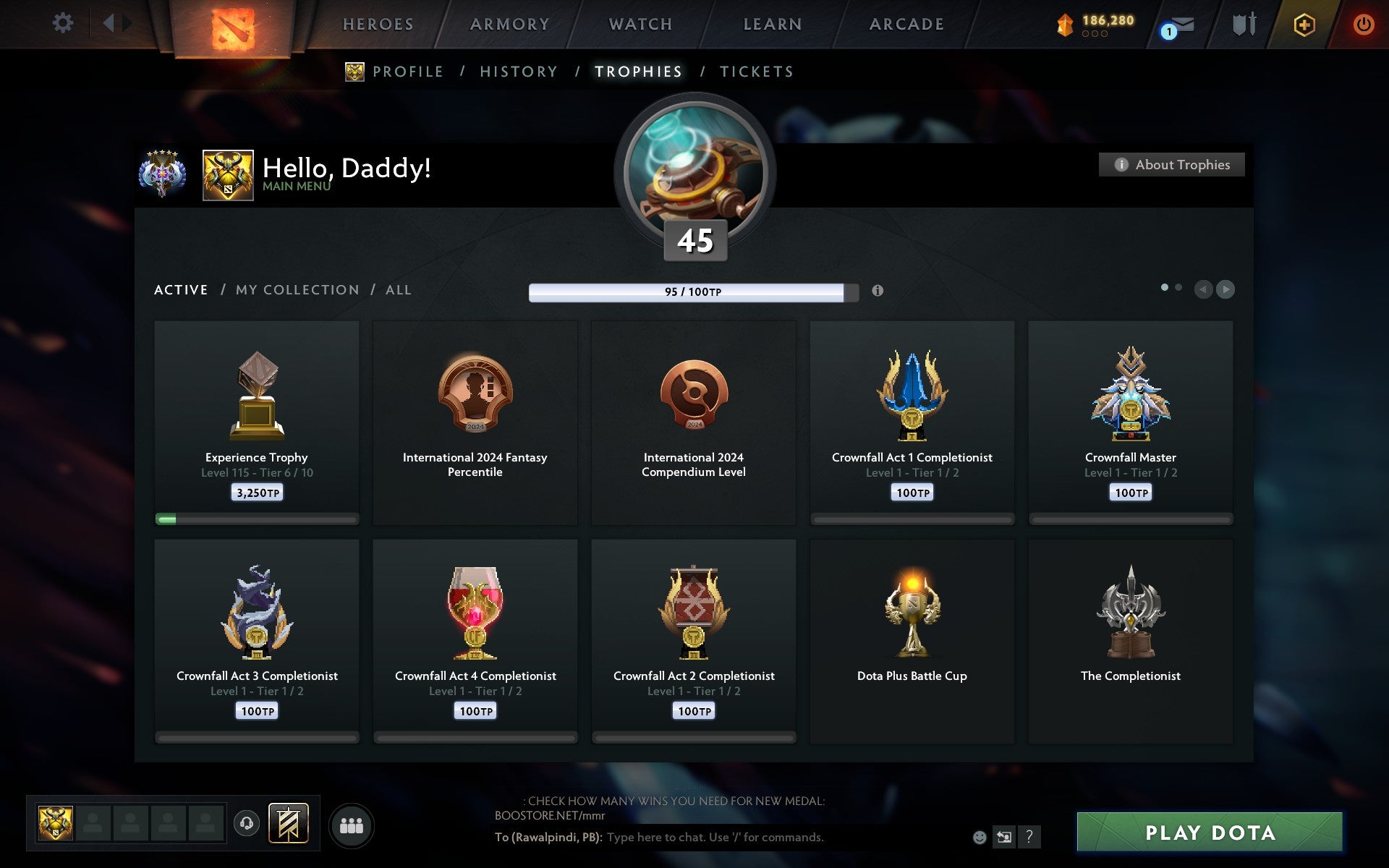Click the back navigation arrow at top left
Viewport: 1389px width, 868px height.
point(109,23)
